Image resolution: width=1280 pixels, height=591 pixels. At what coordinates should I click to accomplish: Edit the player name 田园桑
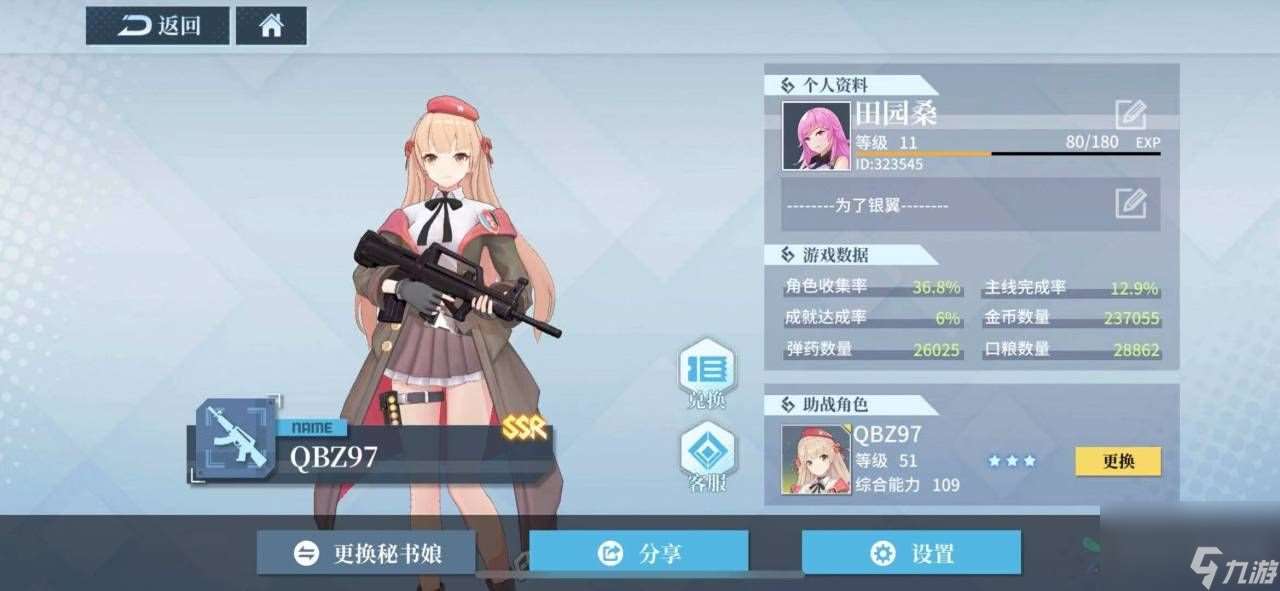(1130, 114)
